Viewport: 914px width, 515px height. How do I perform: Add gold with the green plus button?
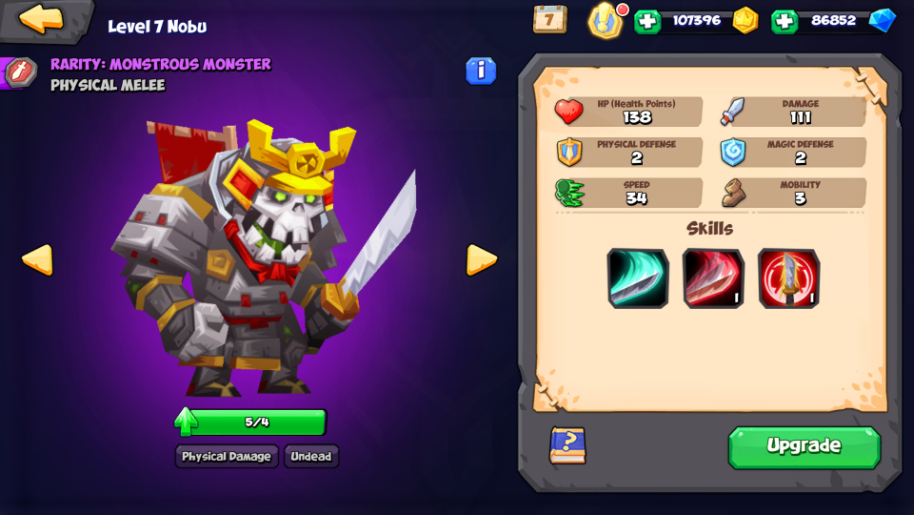(x=648, y=21)
